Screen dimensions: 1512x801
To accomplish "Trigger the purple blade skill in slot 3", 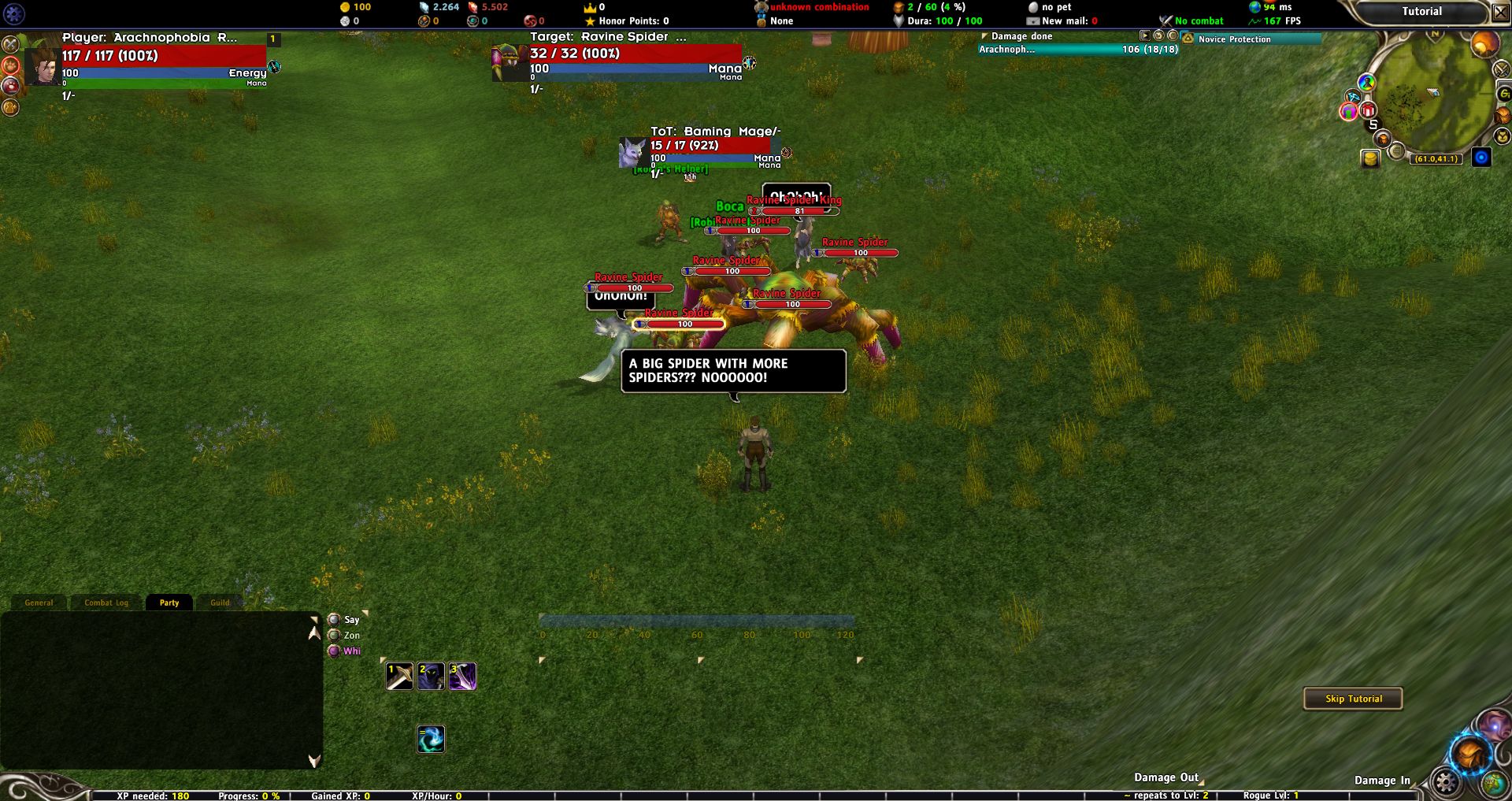I will [x=462, y=676].
